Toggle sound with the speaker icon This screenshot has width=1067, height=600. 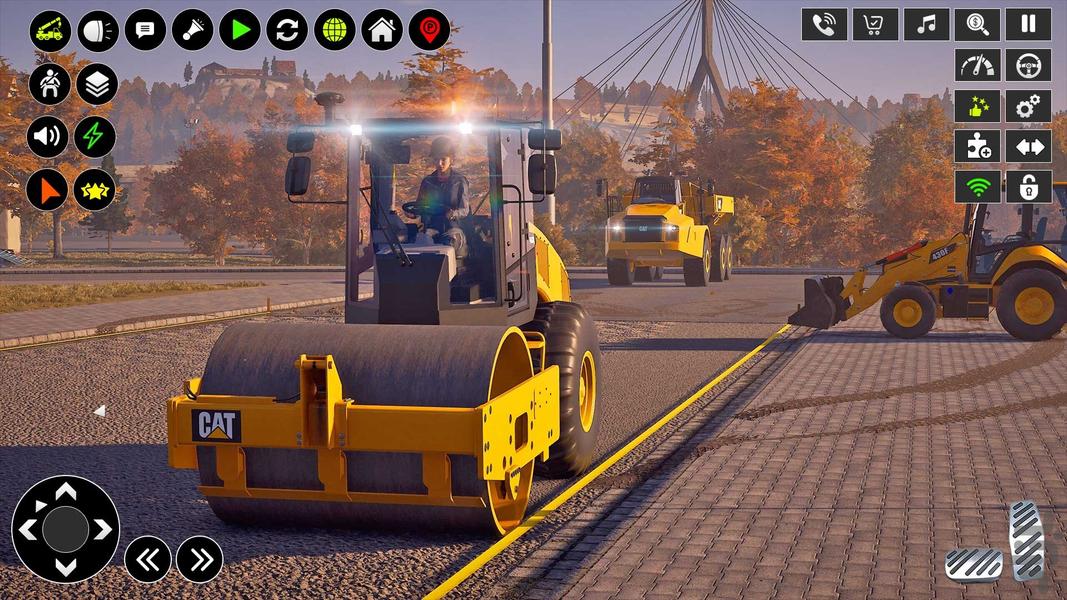[48, 137]
